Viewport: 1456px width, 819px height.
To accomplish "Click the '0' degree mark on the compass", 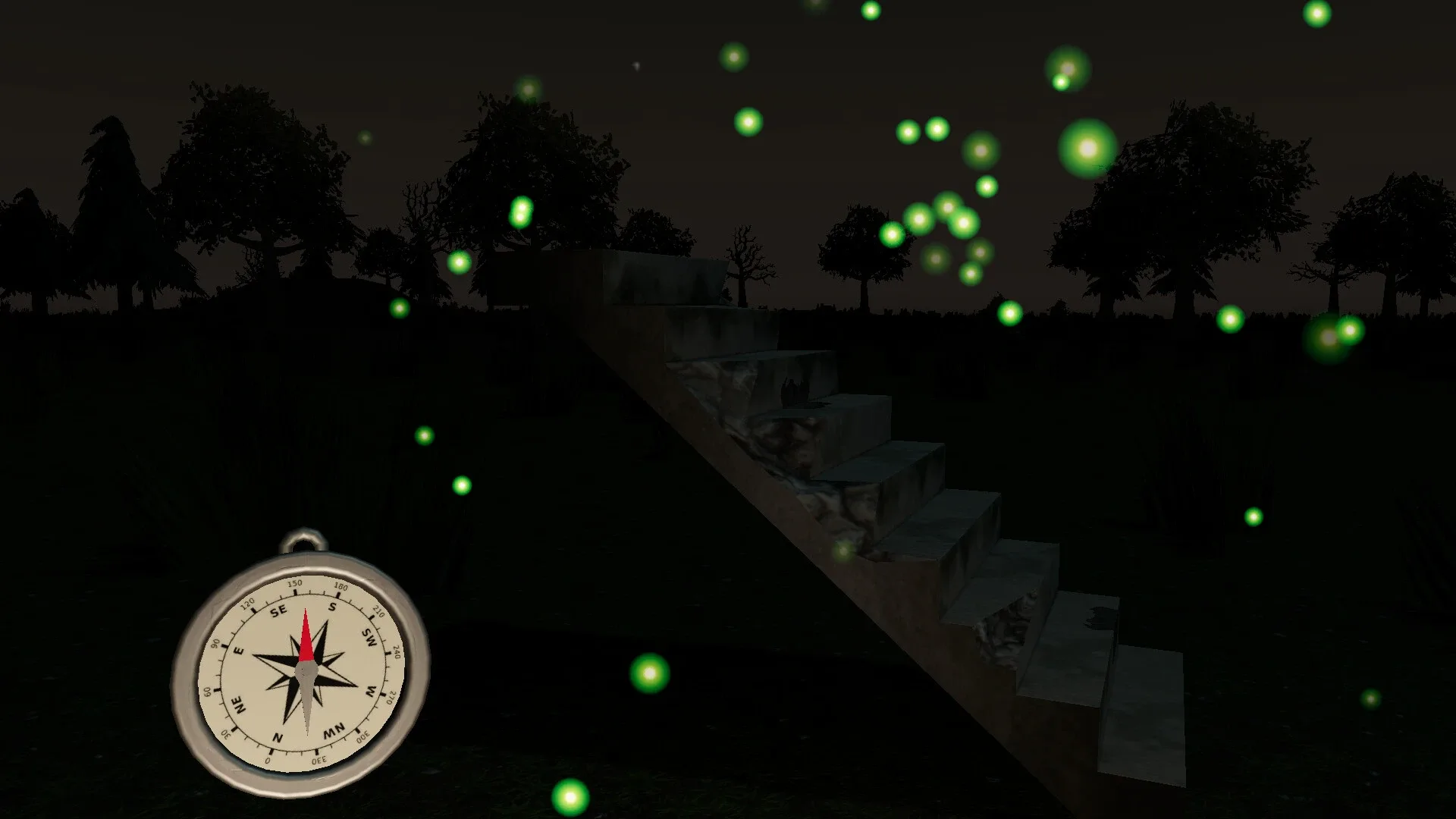I will (269, 760).
